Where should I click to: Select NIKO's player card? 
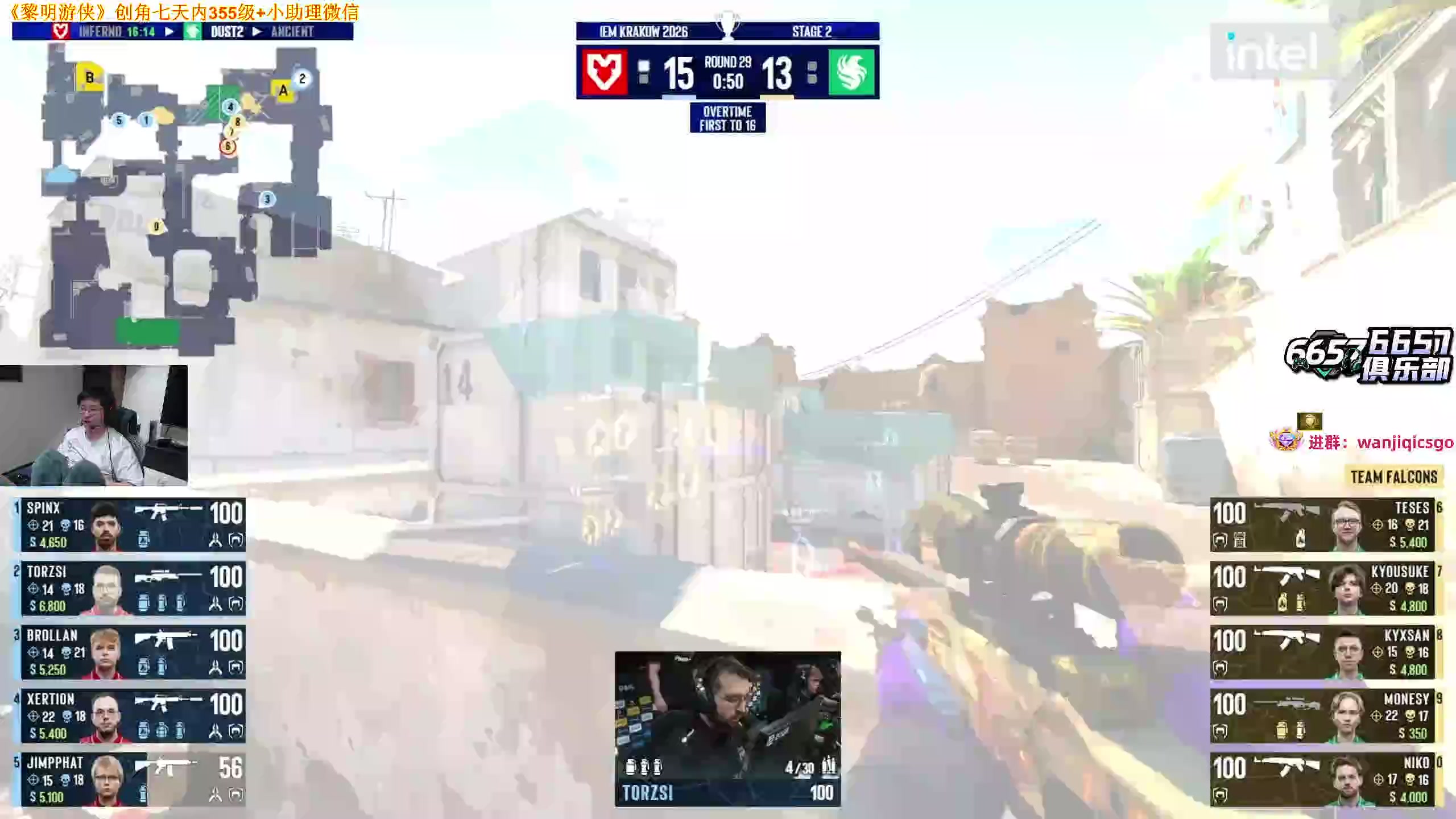click(1322, 780)
